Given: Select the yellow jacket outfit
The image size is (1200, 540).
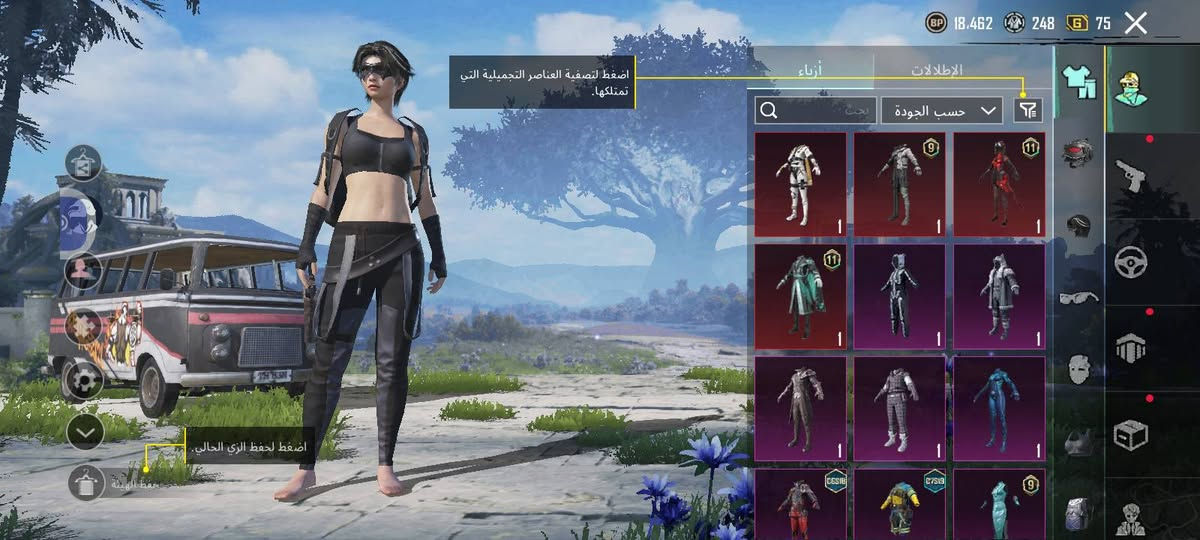Looking at the screenshot, I should 900,505.
